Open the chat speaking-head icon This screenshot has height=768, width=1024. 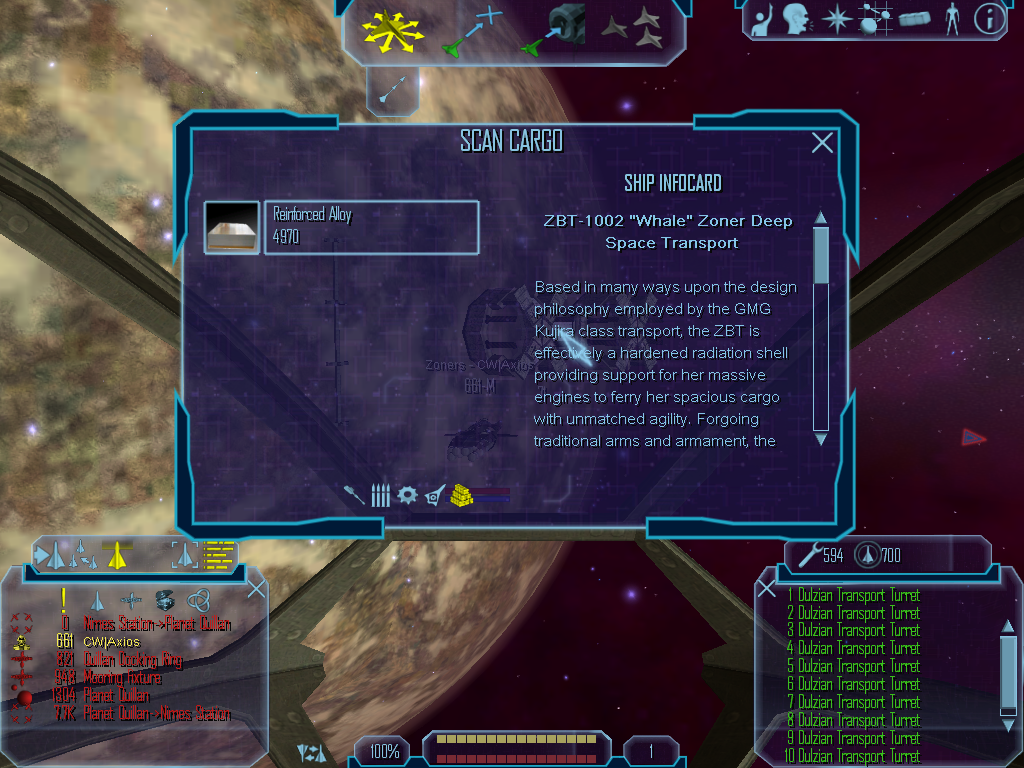click(x=796, y=19)
